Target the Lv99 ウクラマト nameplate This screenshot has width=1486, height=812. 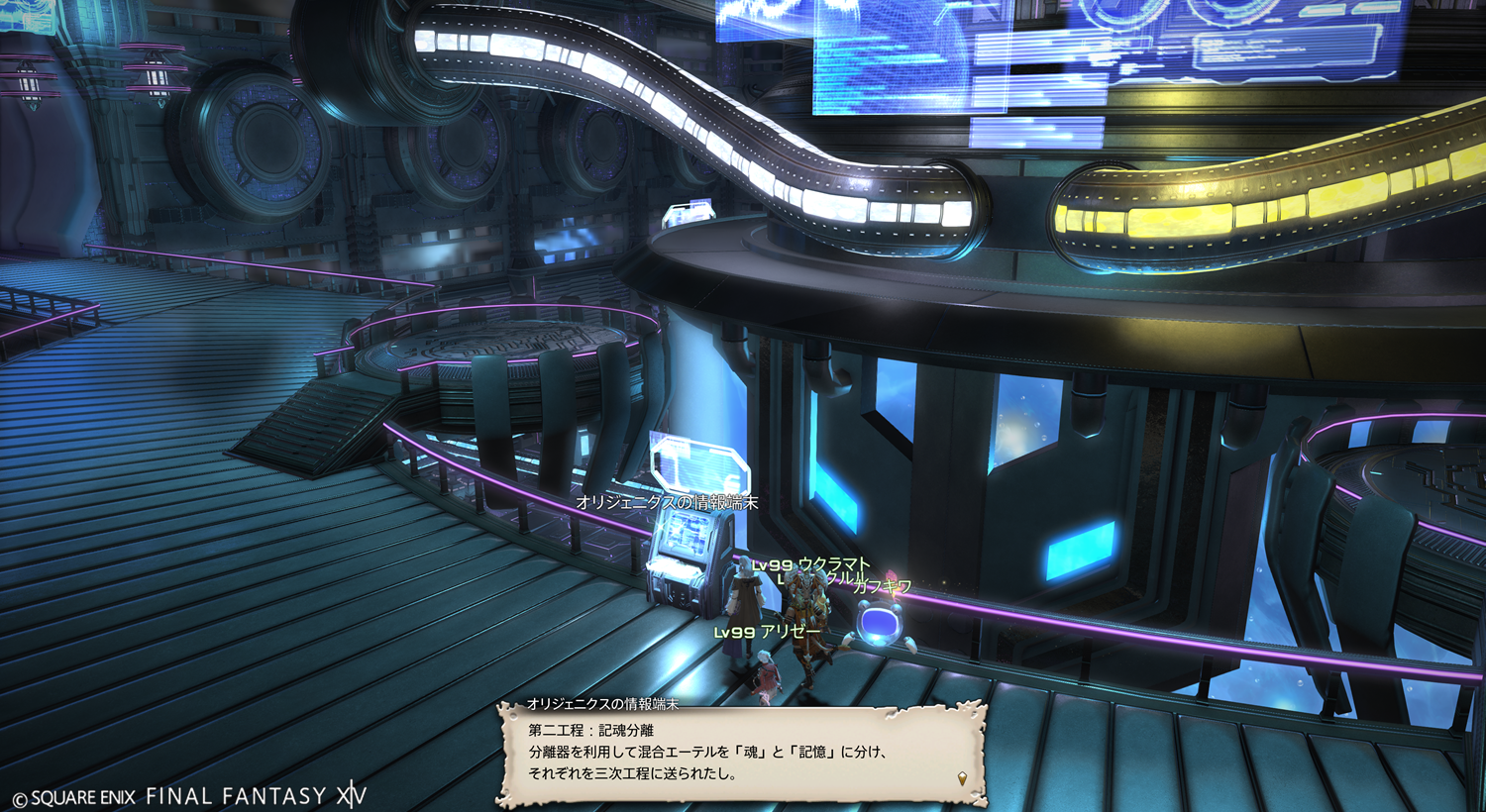(810, 564)
